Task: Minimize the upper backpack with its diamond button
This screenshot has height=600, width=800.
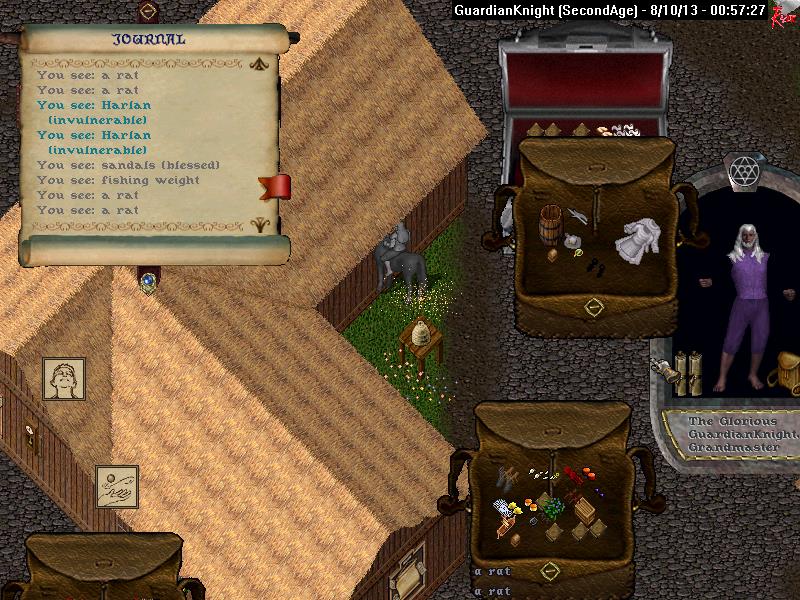Action: point(592,306)
